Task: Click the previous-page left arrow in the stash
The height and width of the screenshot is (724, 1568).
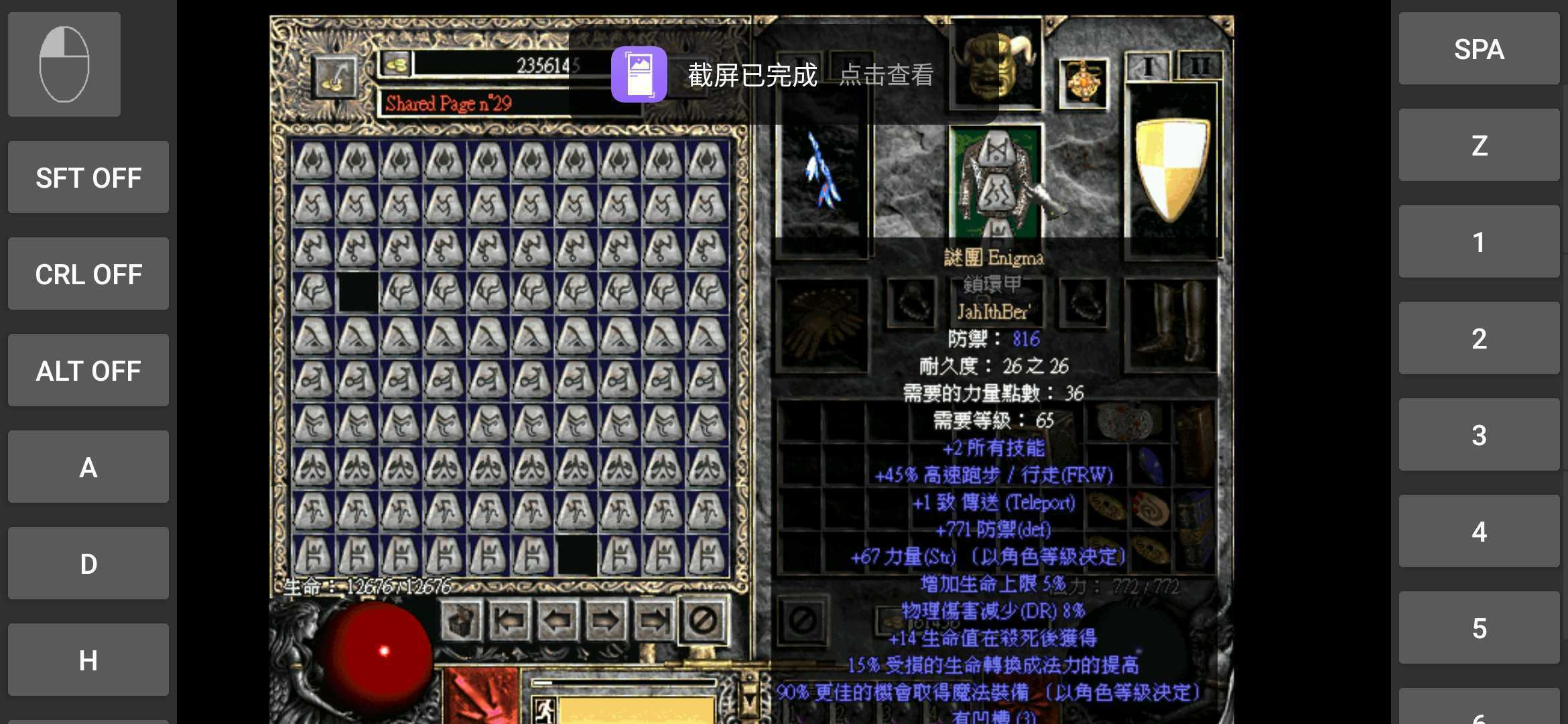Action: 558,621
